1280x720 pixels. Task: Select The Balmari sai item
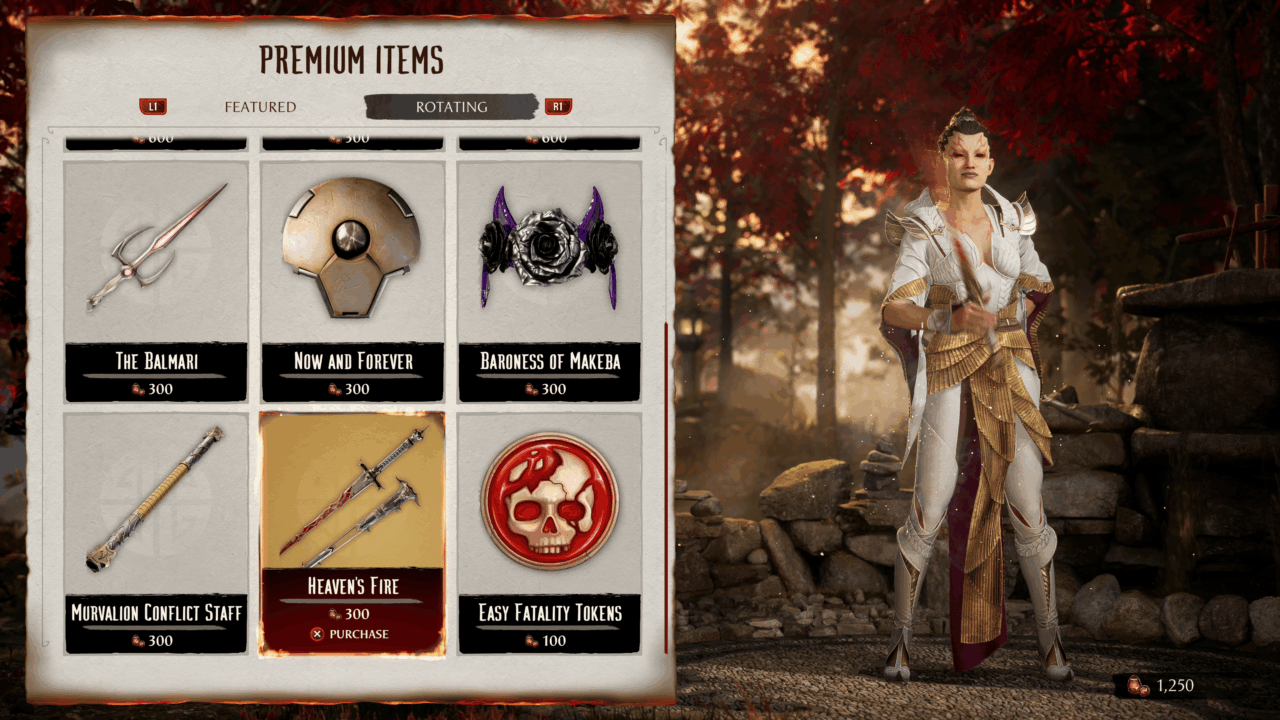point(156,280)
